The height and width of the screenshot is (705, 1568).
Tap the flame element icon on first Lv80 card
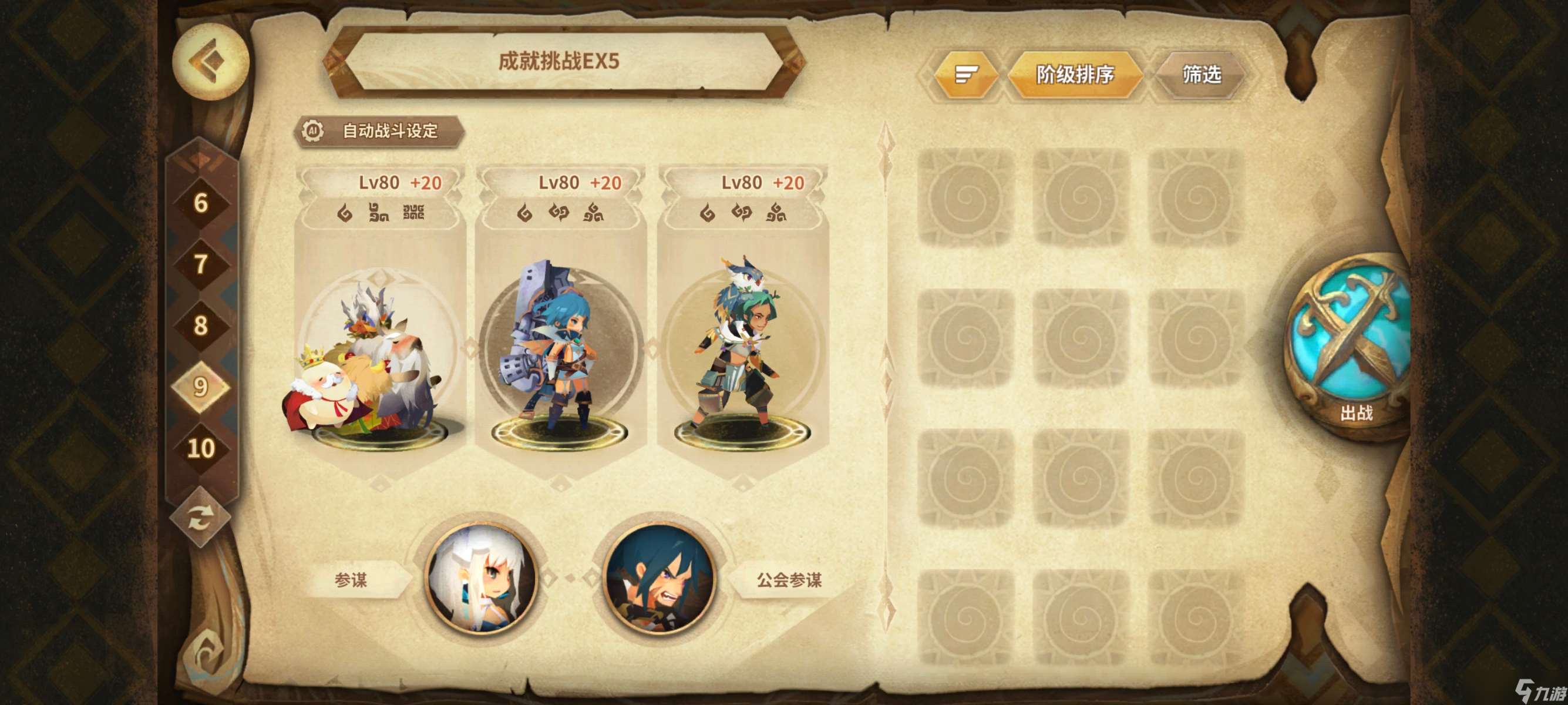(x=344, y=214)
